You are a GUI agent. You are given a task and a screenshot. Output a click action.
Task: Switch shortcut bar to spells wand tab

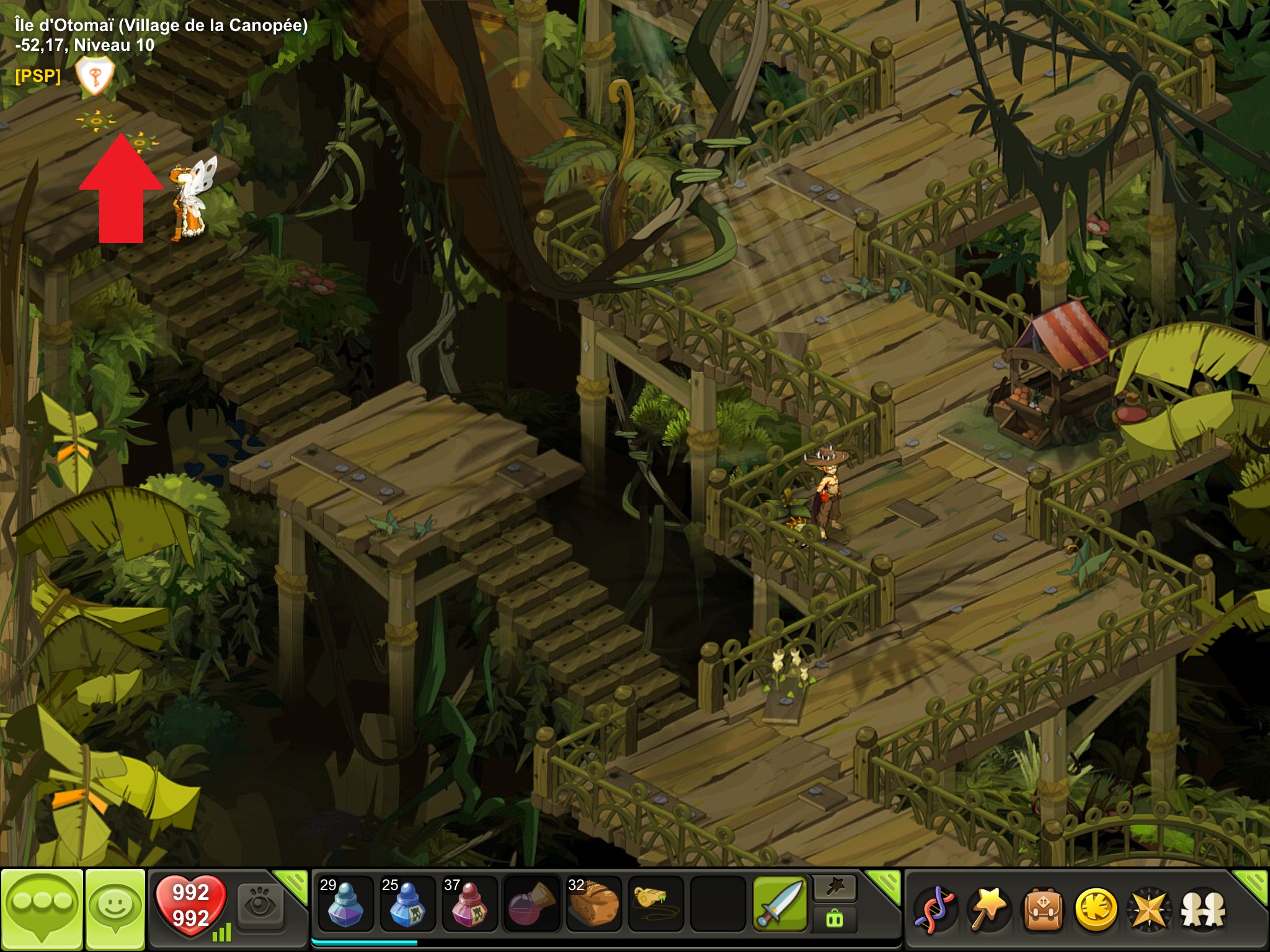tap(835, 888)
